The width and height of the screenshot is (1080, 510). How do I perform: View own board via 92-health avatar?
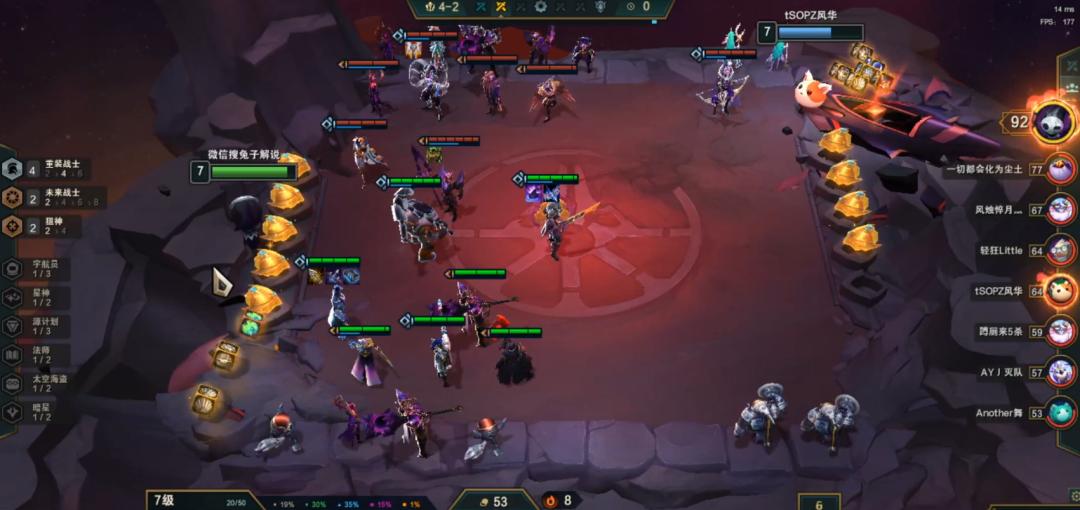[1052, 123]
